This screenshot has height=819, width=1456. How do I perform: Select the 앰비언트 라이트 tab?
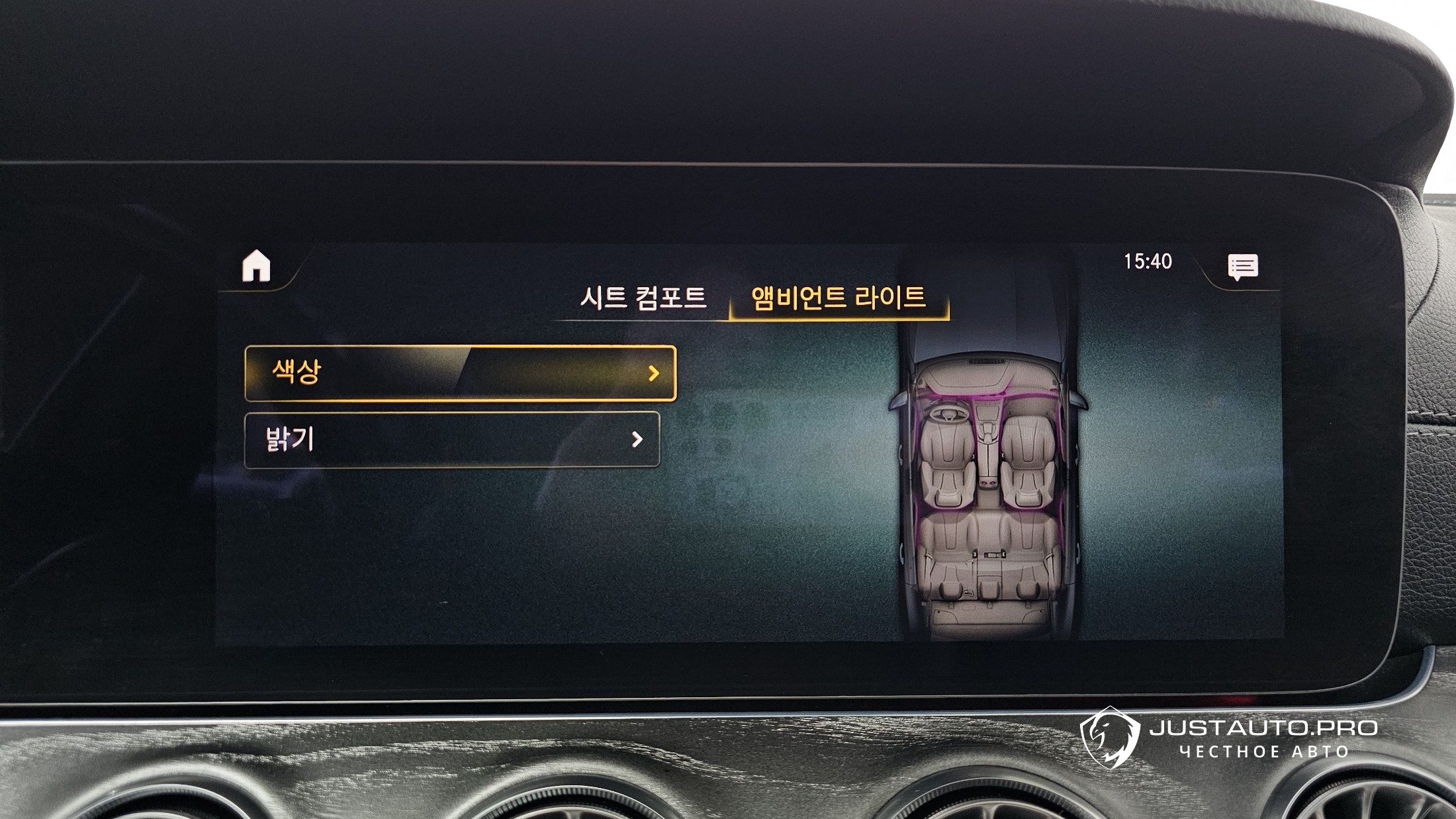(838, 298)
